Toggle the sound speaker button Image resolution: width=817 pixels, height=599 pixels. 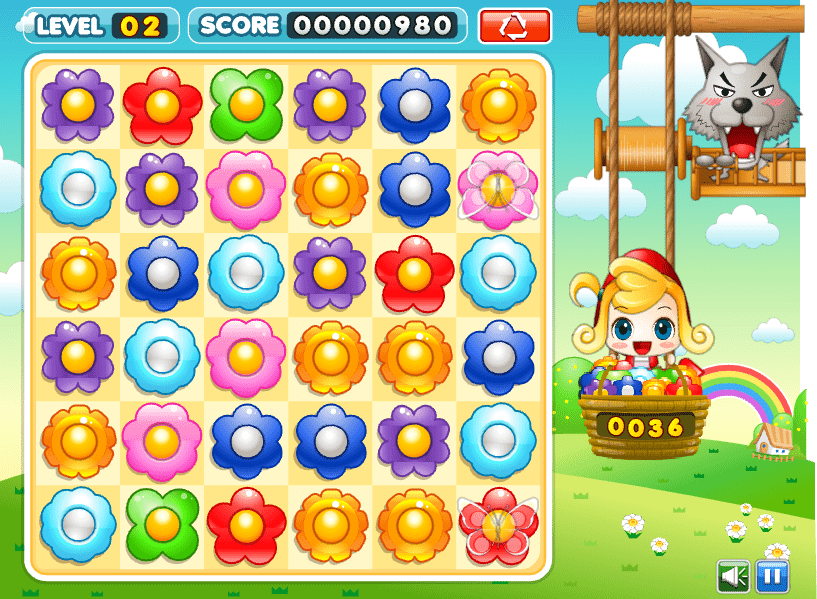pyautogui.click(x=734, y=576)
